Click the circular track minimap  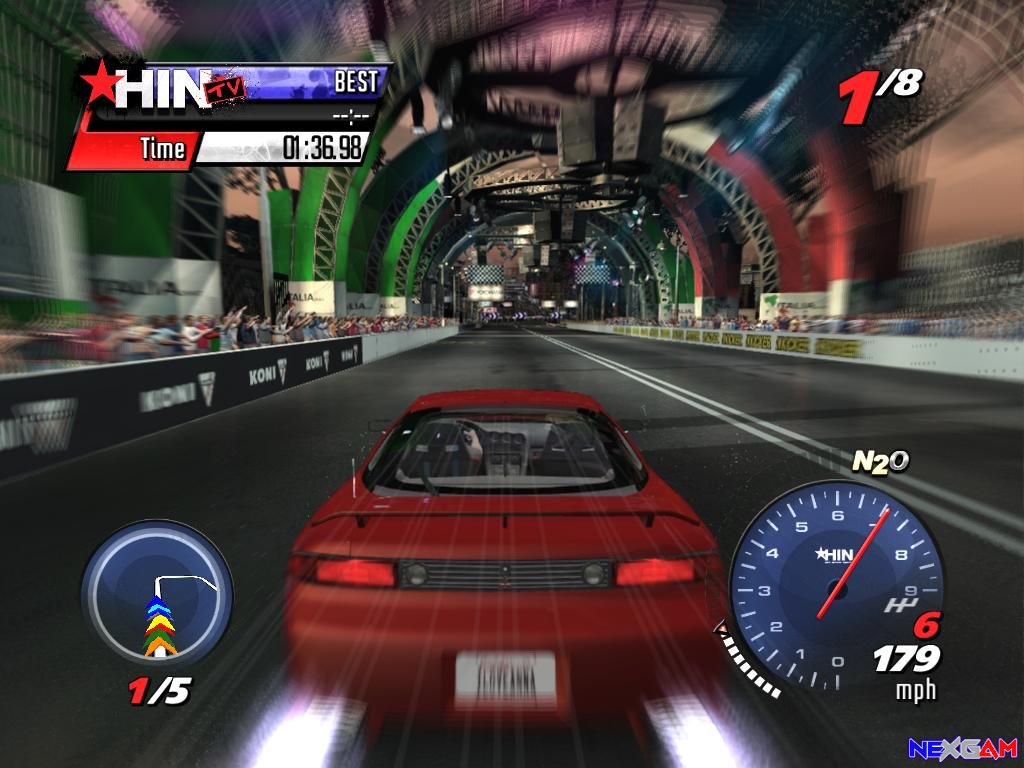(157, 607)
